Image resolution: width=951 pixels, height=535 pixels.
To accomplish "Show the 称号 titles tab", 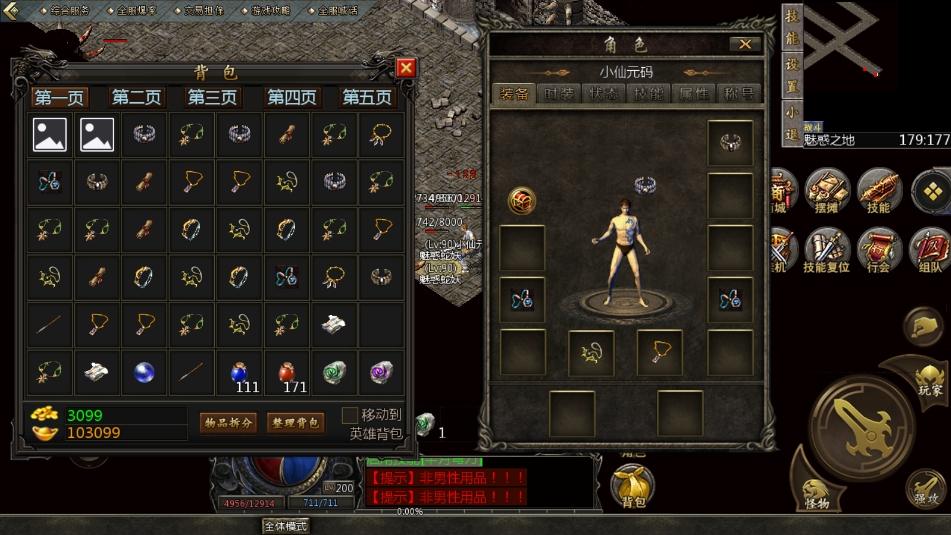I will (738, 93).
